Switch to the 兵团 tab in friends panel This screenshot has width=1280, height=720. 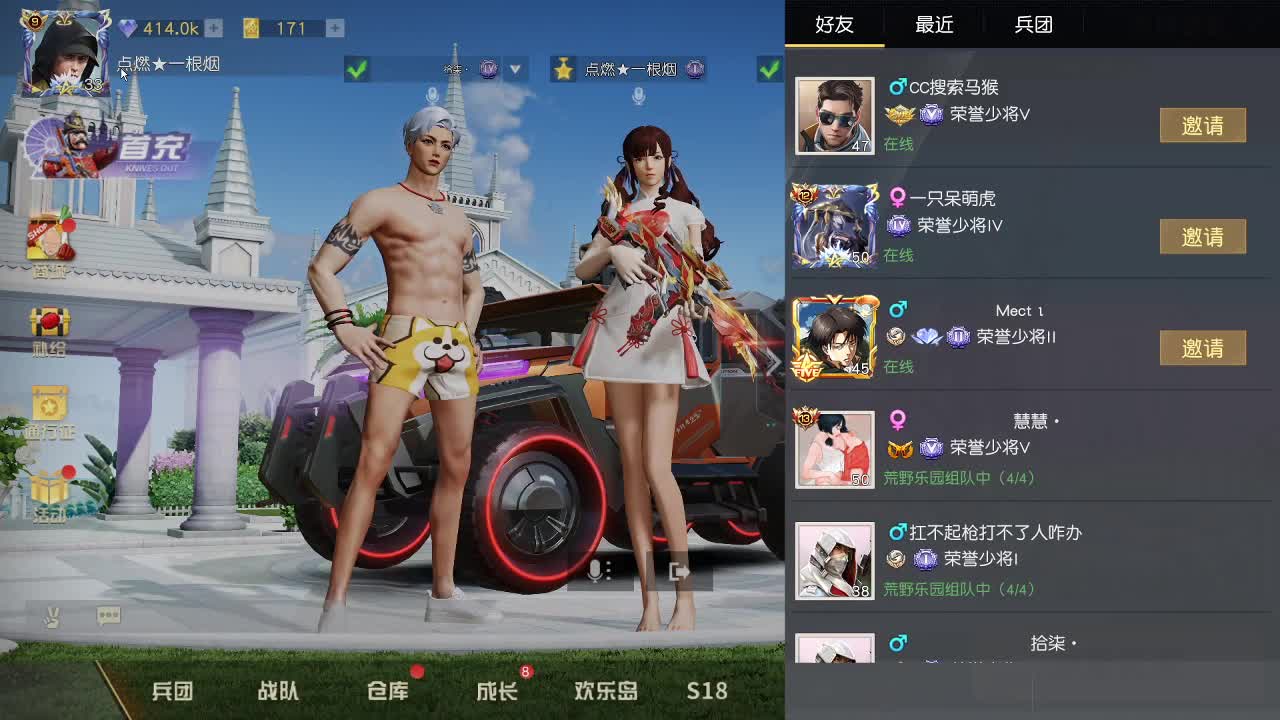[1034, 25]
